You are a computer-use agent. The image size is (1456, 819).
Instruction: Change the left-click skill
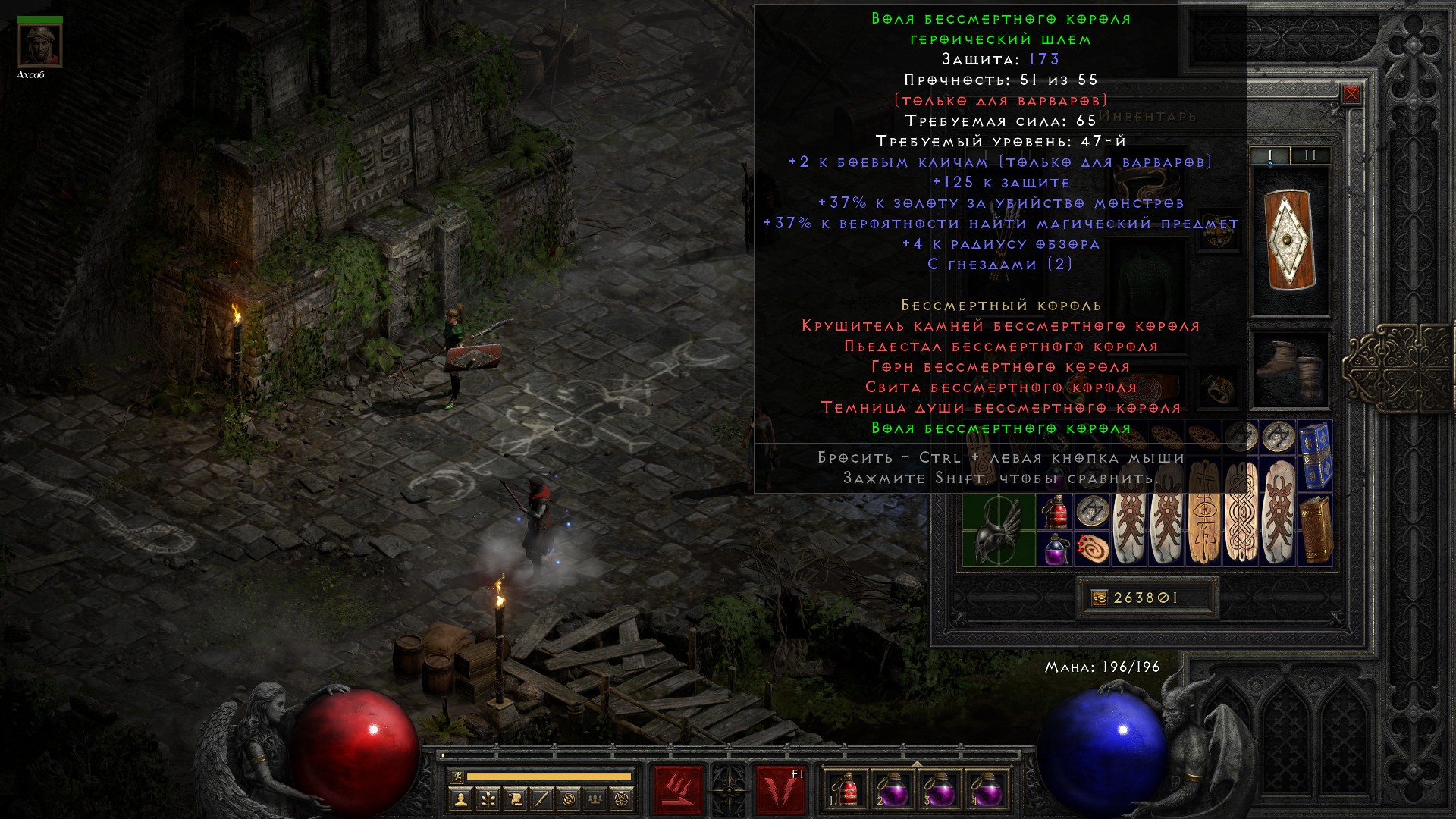tap(678, 790)
